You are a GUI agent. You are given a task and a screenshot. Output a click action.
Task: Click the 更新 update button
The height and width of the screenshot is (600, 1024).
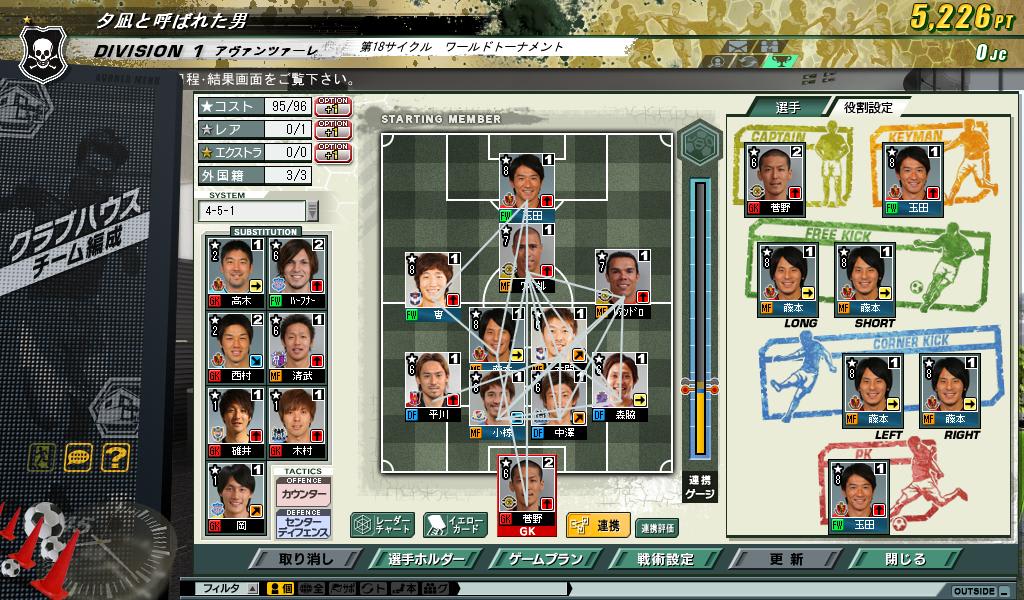[x=786, y=559]
